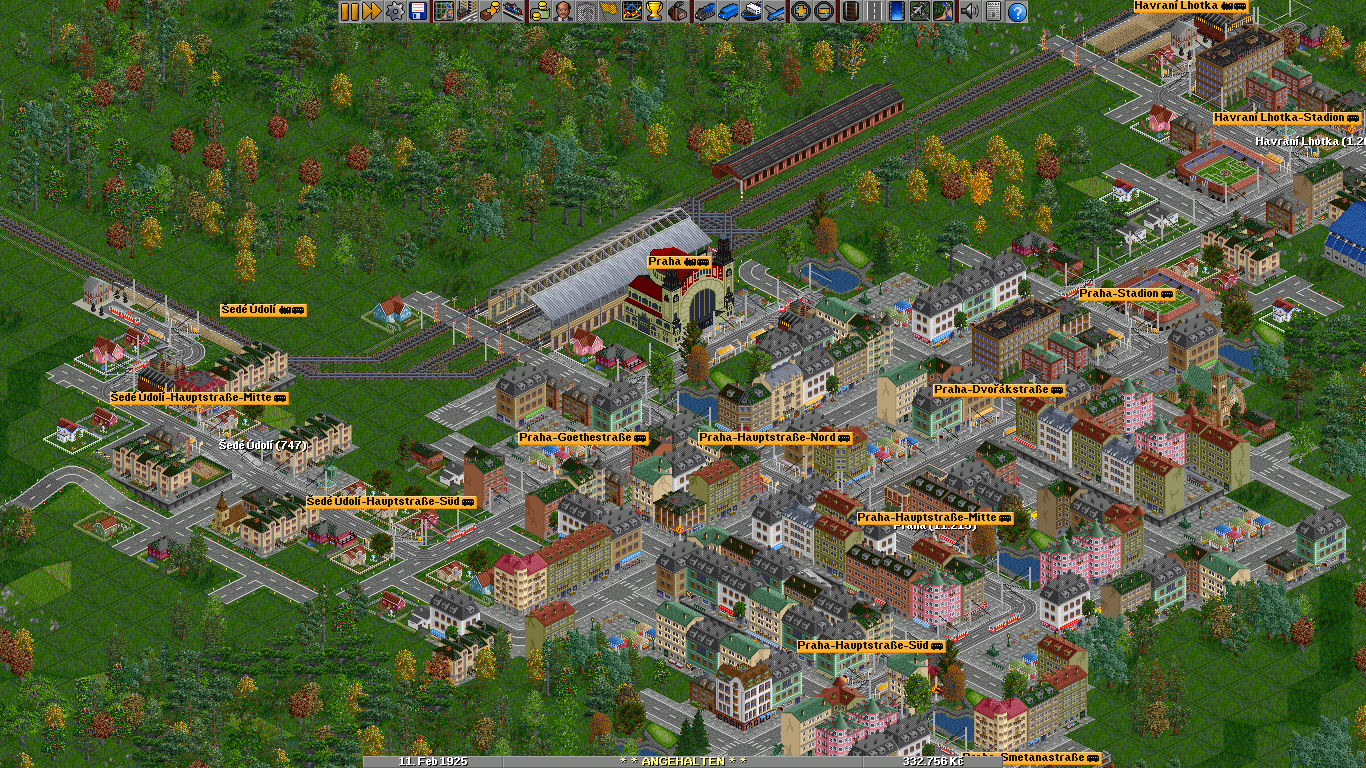This screenshot has width=1366, height=768.
Task: Zoom out with the minus magnifier
Action: (x=823, y=11)
